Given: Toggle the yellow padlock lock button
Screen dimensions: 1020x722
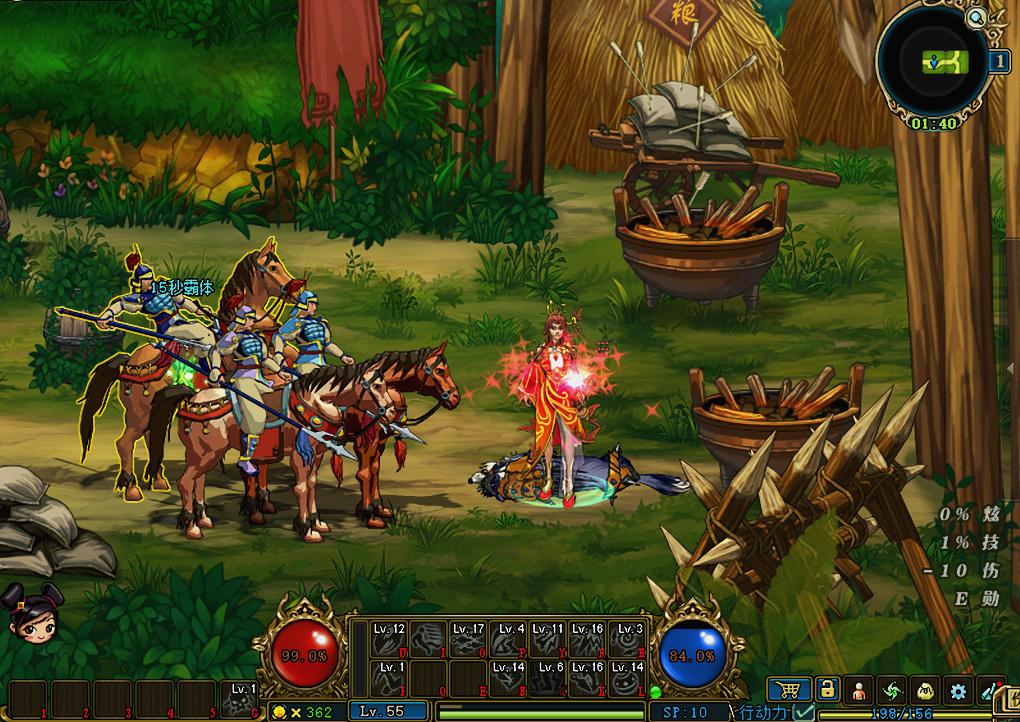Looking at the screenshot, I should point(826,689).
